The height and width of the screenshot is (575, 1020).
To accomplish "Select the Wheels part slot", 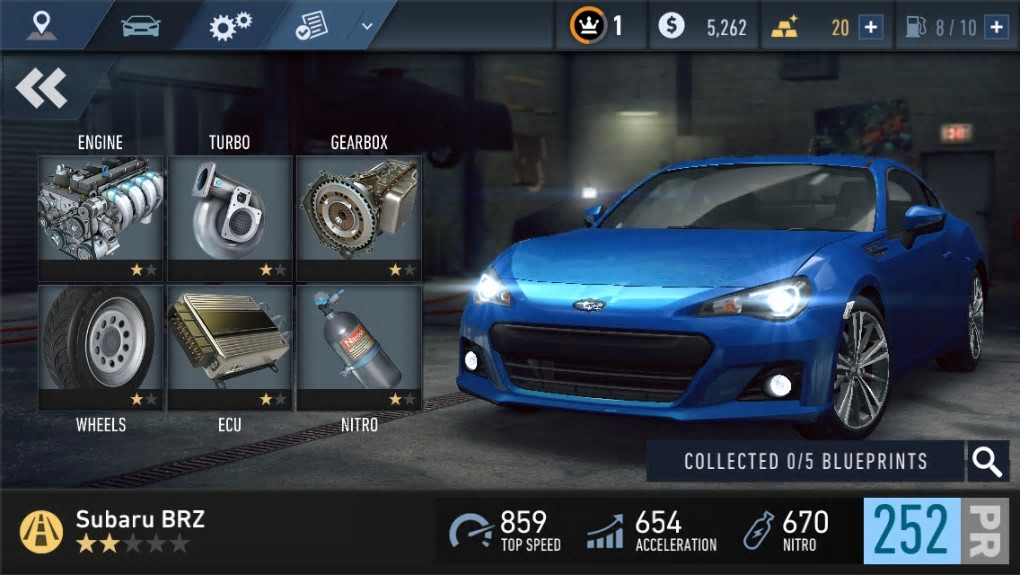I will click(101, 346).
